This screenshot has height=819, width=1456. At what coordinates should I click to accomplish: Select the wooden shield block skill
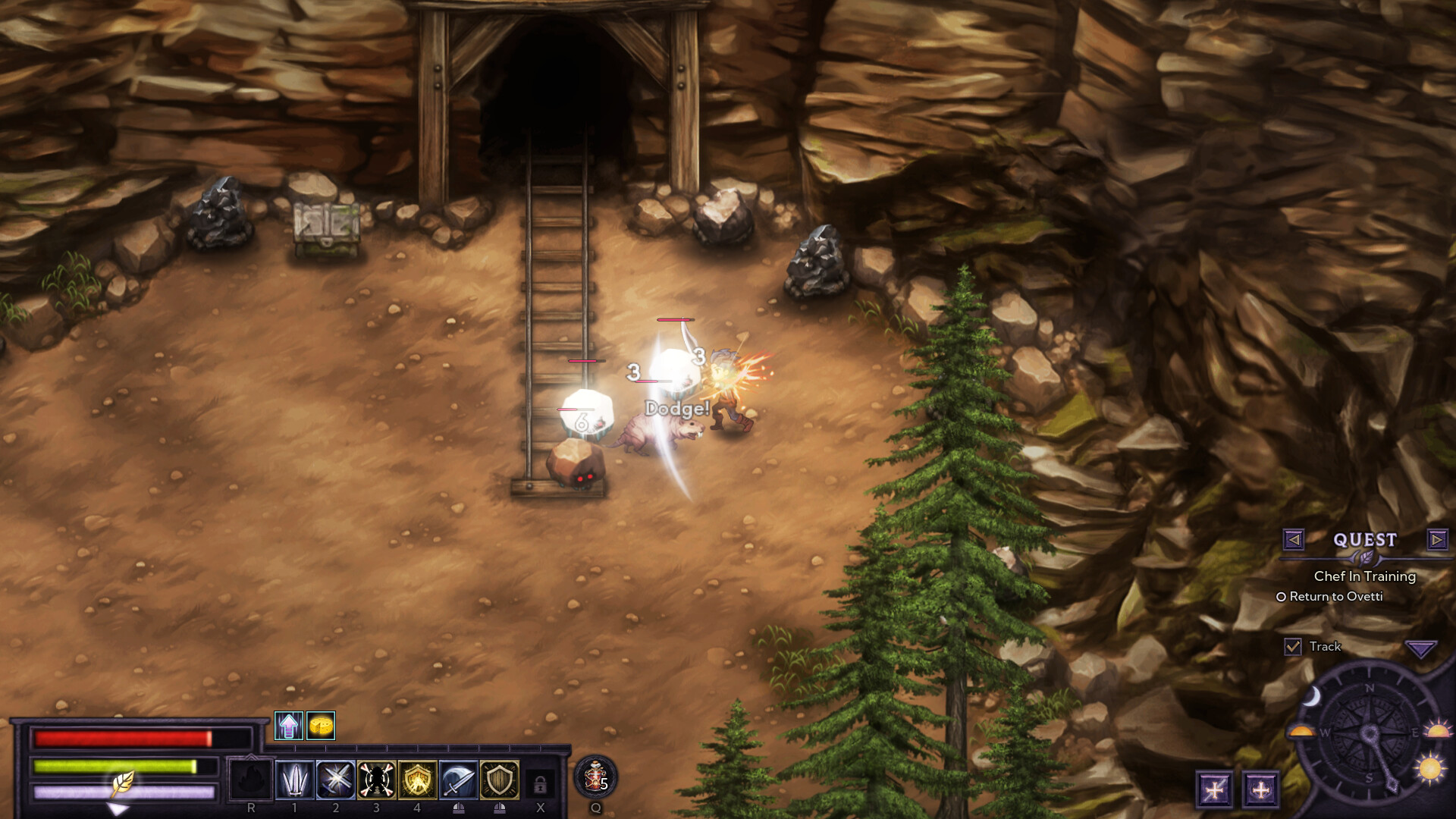click(500, 780)
